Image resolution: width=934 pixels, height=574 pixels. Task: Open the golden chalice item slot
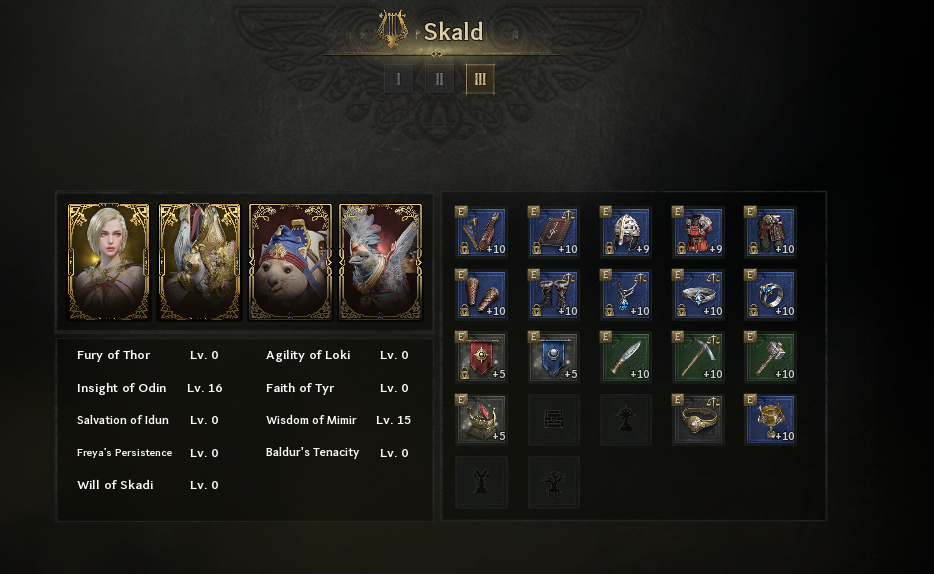770,420
